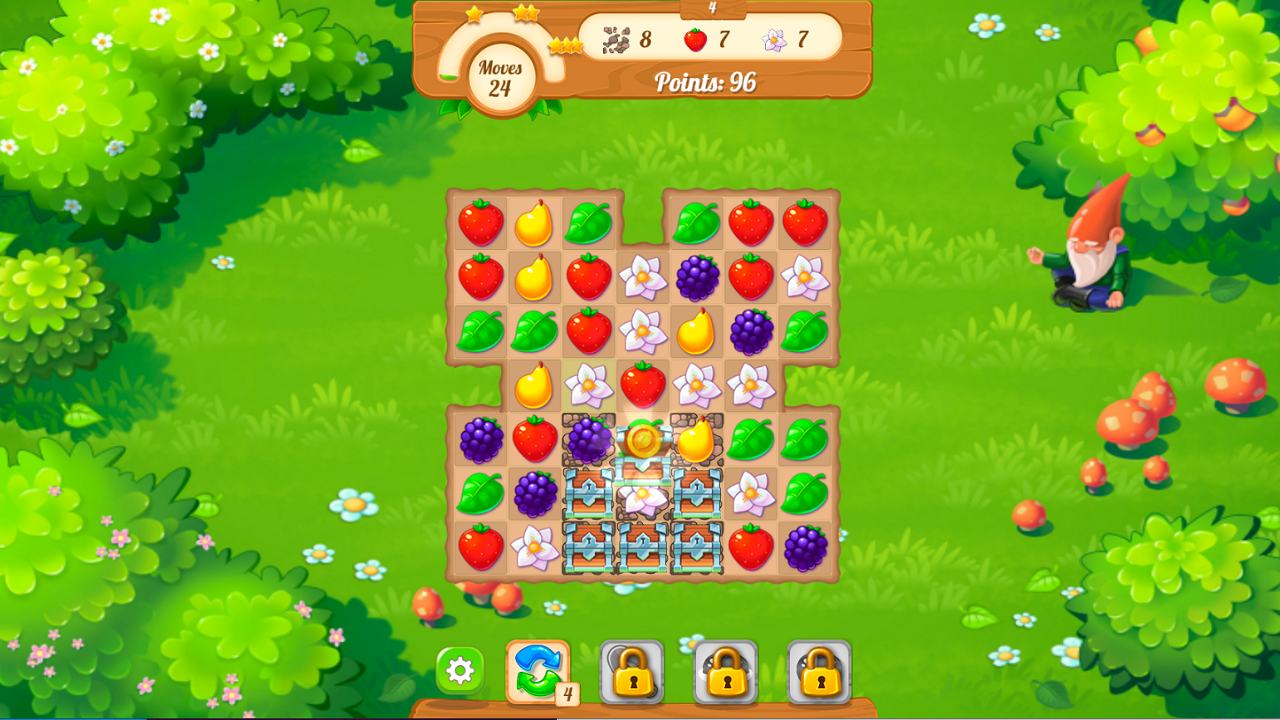Select the pear tile next to the coin
This screenshot has width=1280, height=720.
[698, 440]
